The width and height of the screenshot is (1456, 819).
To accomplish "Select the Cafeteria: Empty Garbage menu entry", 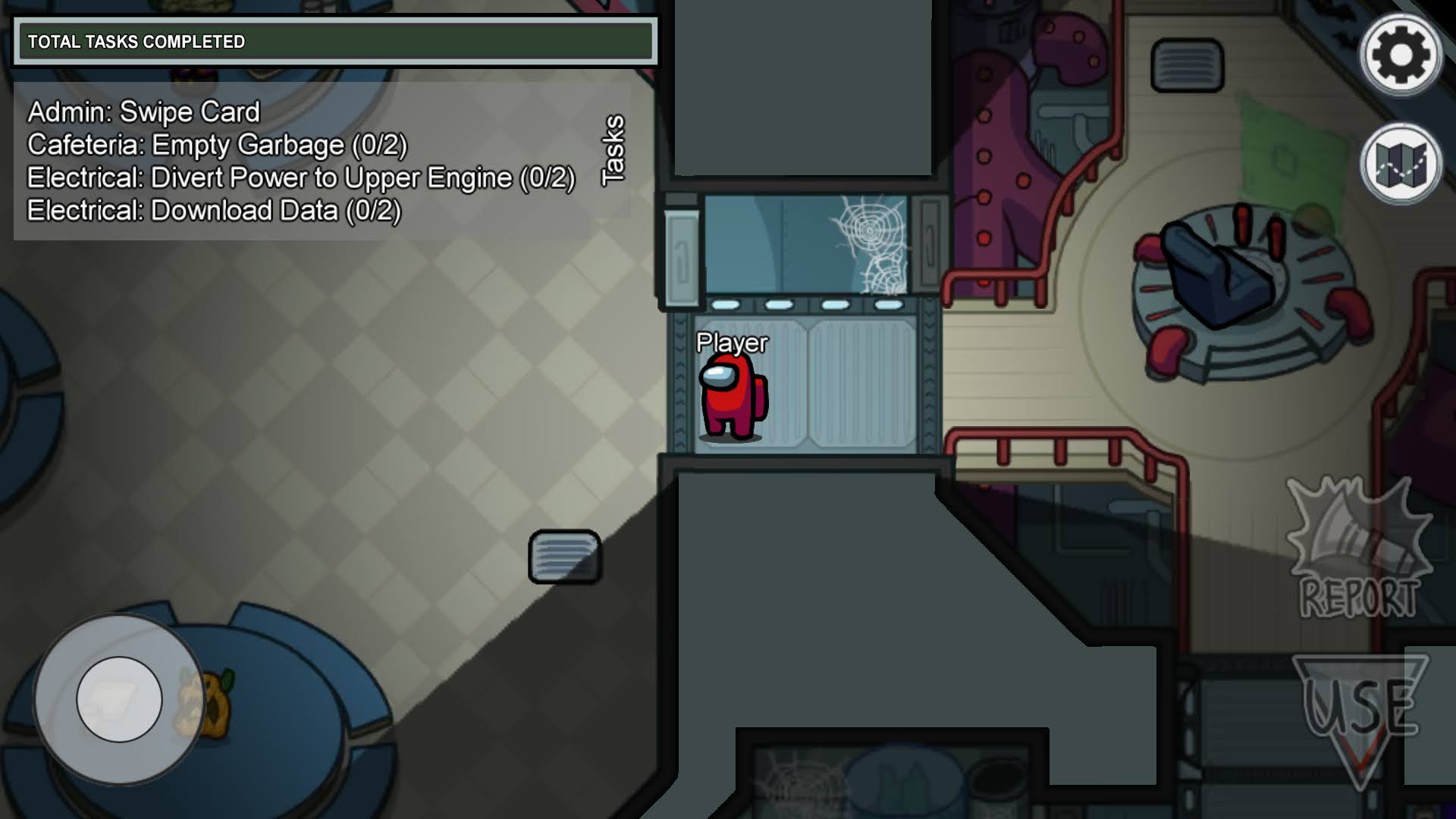I will click(x=216, y=144).
